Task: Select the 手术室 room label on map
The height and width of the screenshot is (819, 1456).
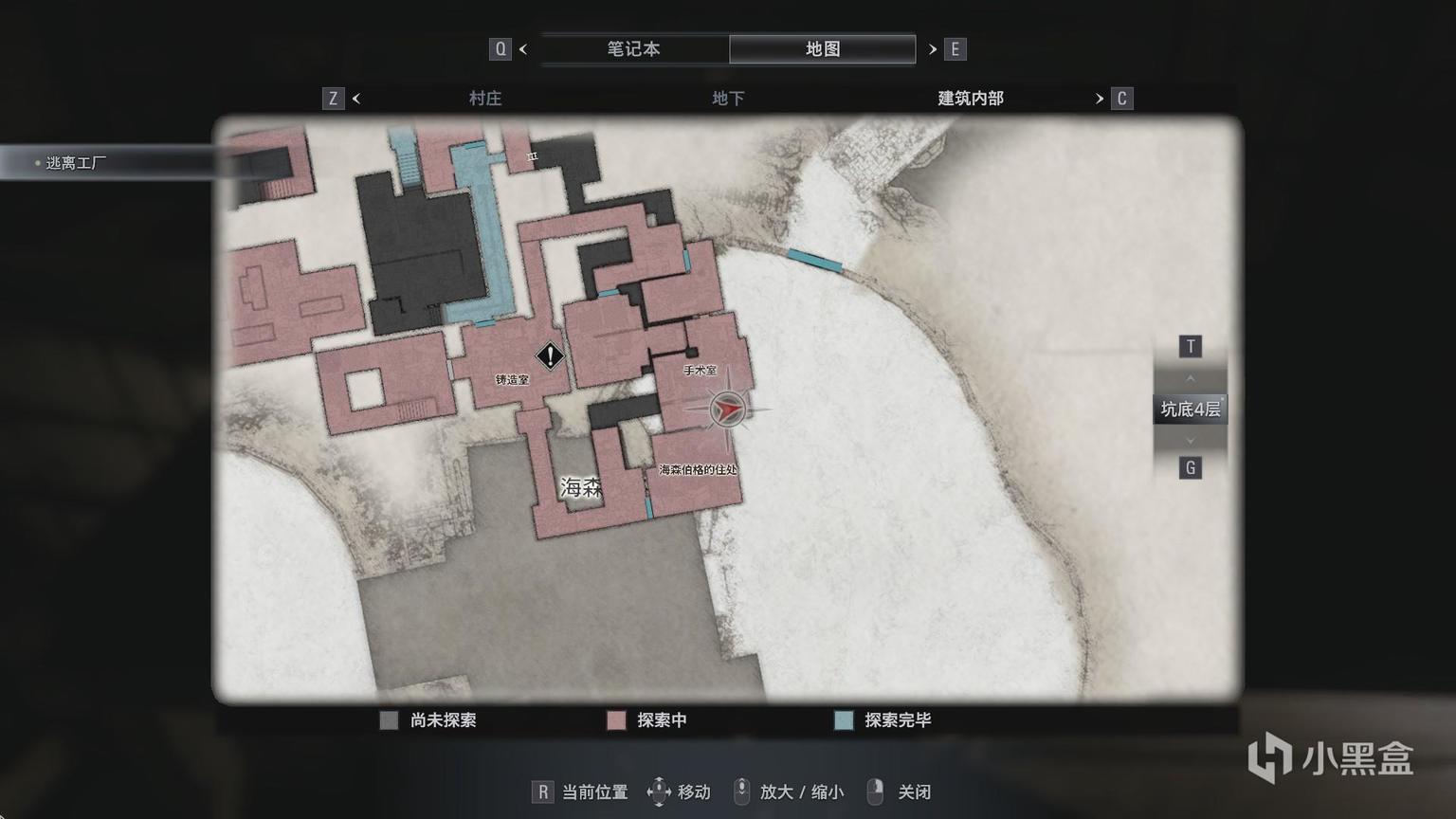Action: pos(701,371)
